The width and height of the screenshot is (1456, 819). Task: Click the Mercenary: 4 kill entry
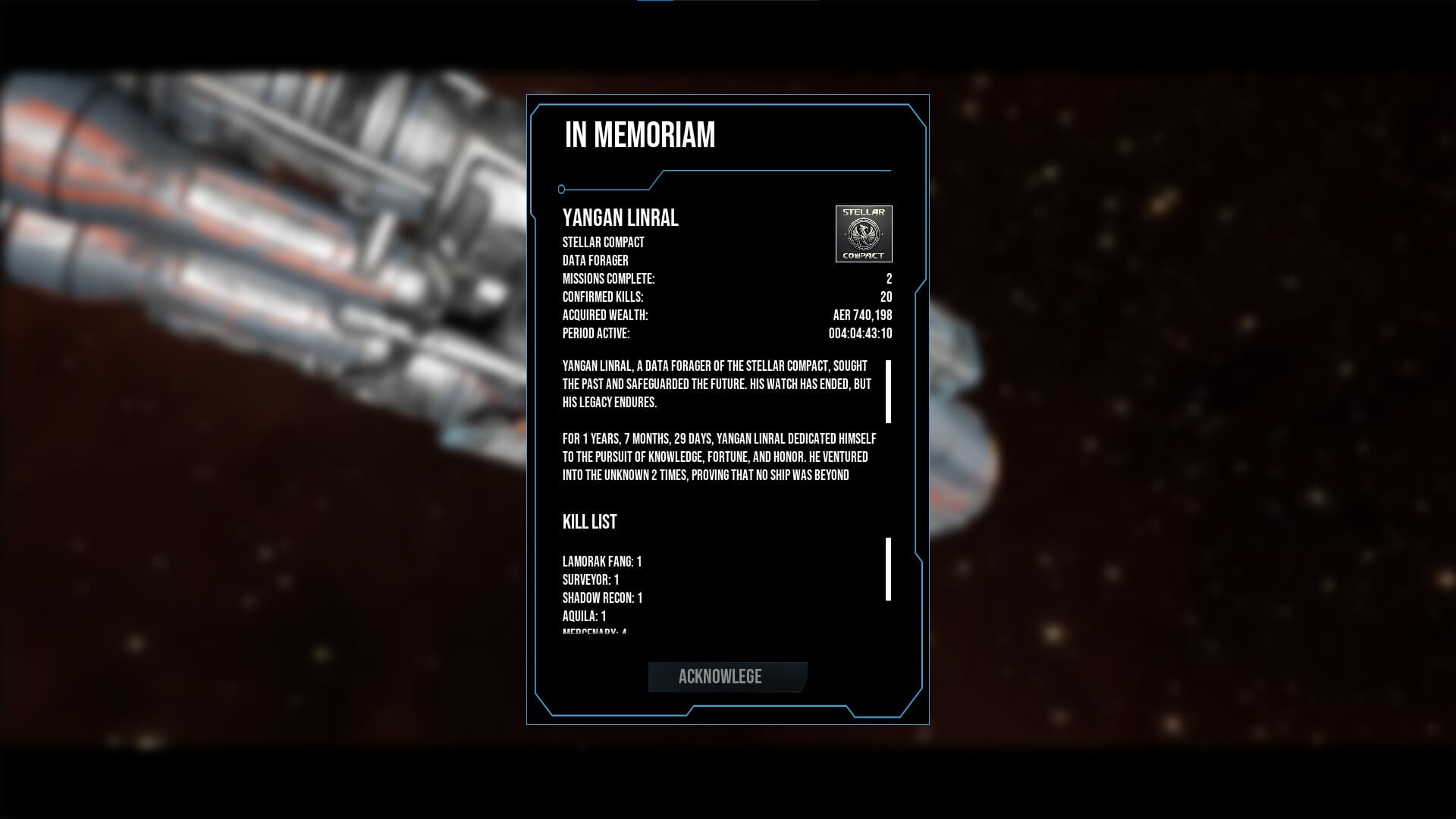(x=594, y=632)
